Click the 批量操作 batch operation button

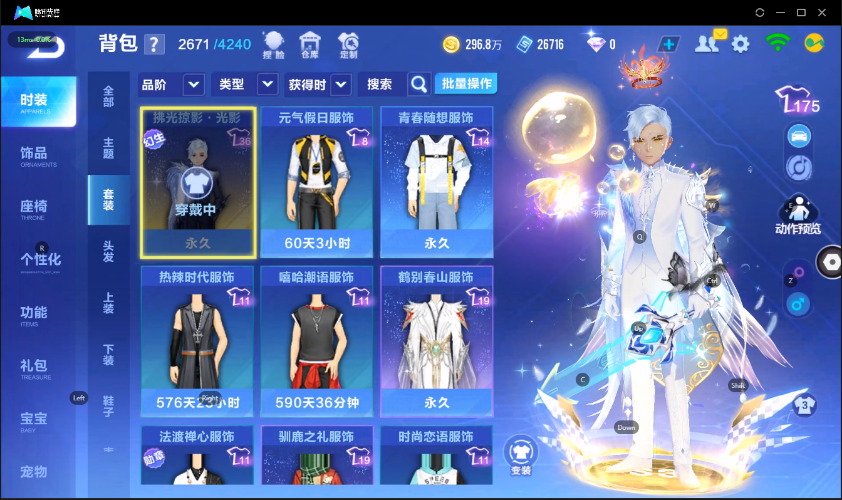coord(469,84)
